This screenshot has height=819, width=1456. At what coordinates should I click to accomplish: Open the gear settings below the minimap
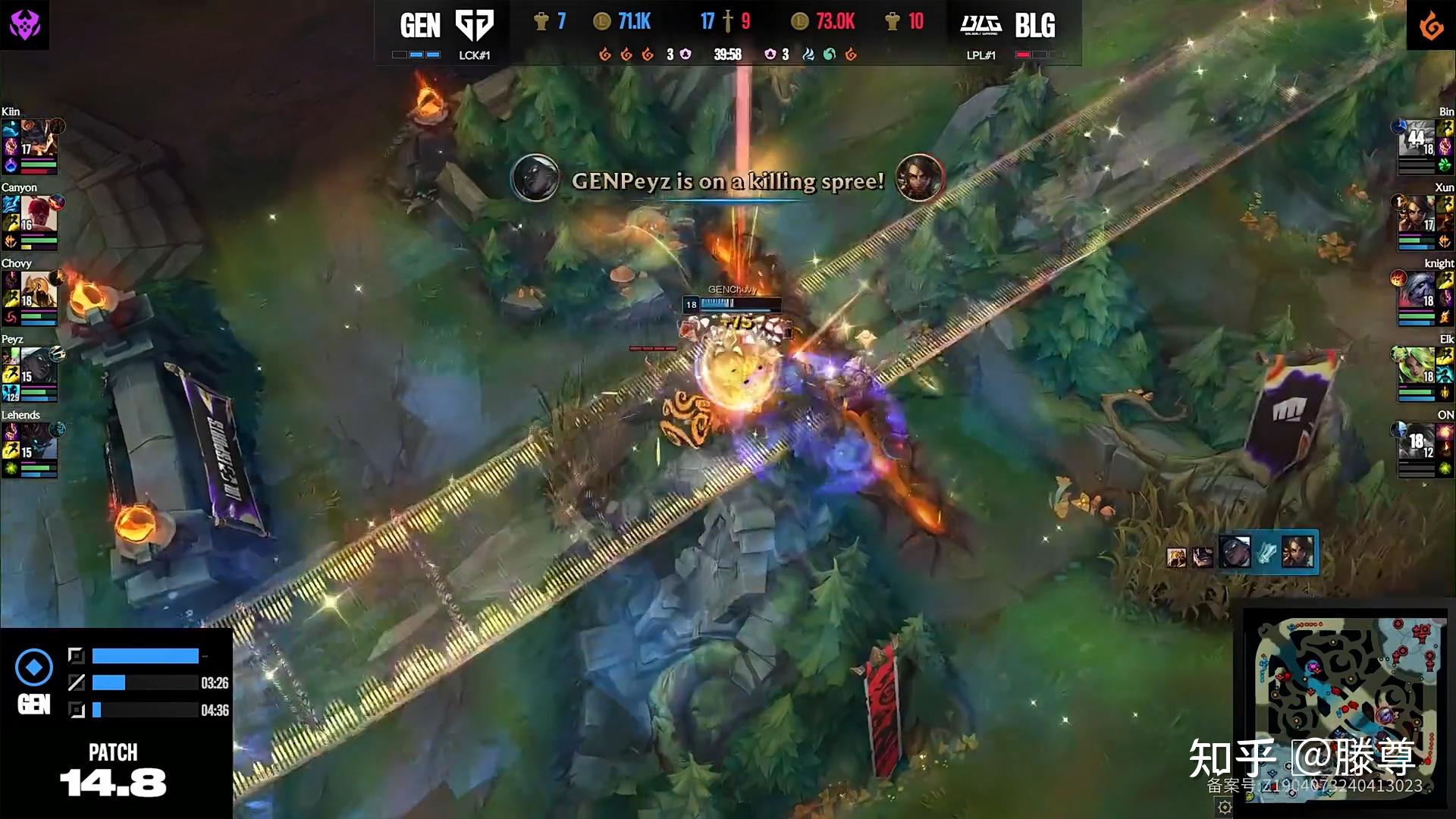1224,808
